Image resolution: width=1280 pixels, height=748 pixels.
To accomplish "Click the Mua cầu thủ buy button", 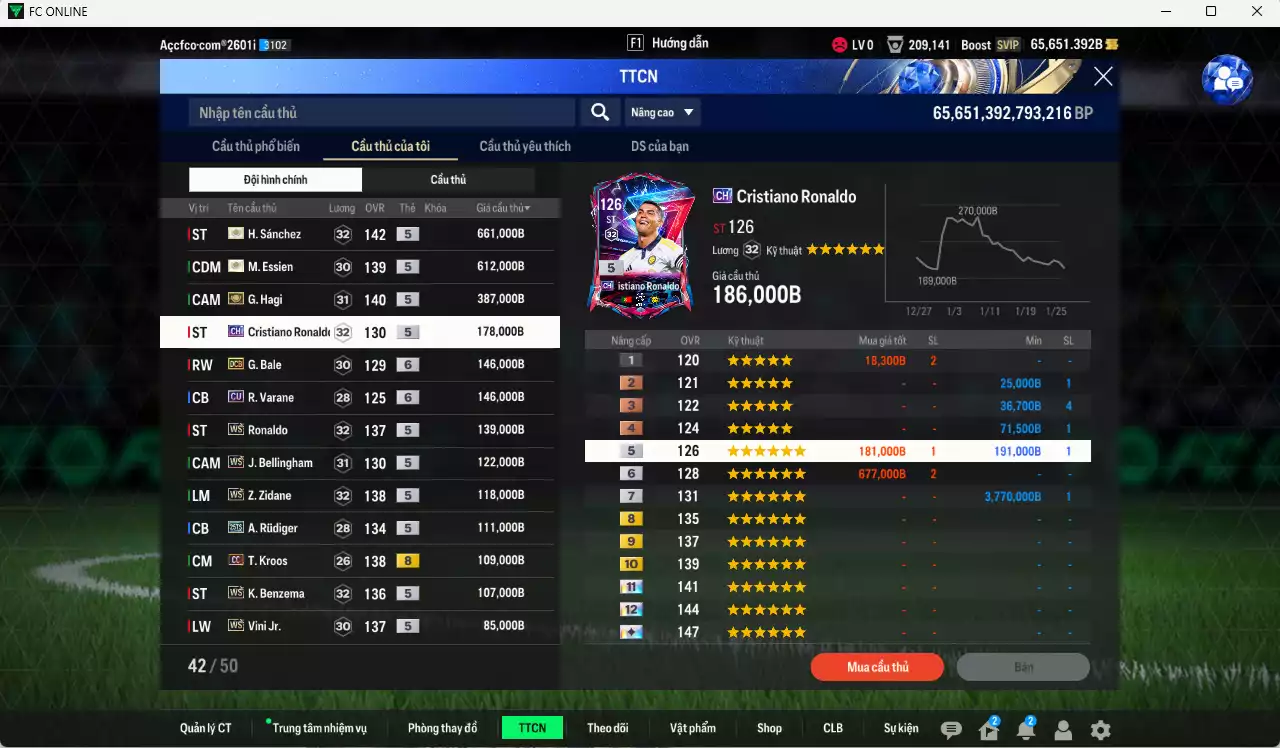I will click(x=877, y=667).
